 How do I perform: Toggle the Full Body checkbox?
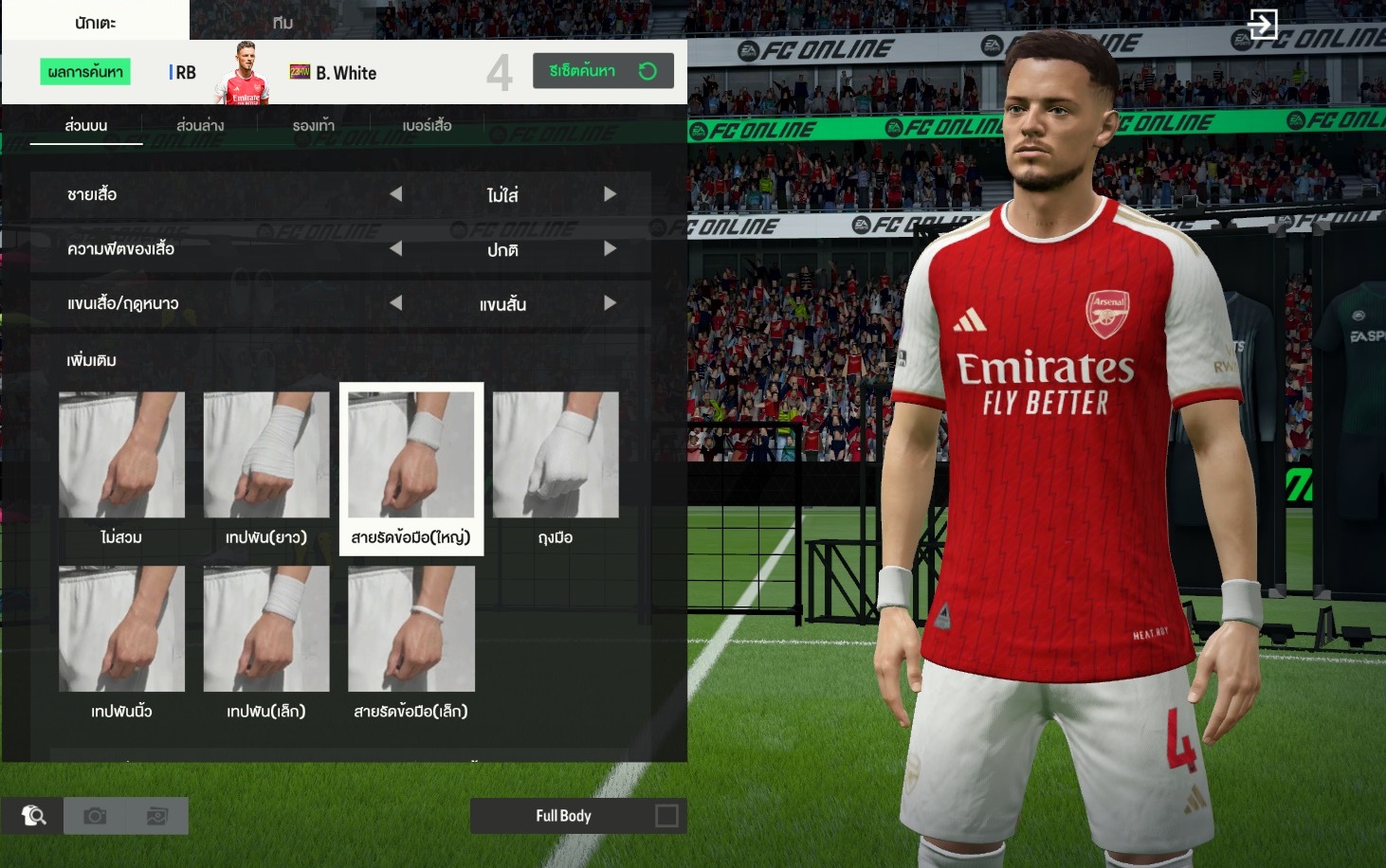coord(666,816)
